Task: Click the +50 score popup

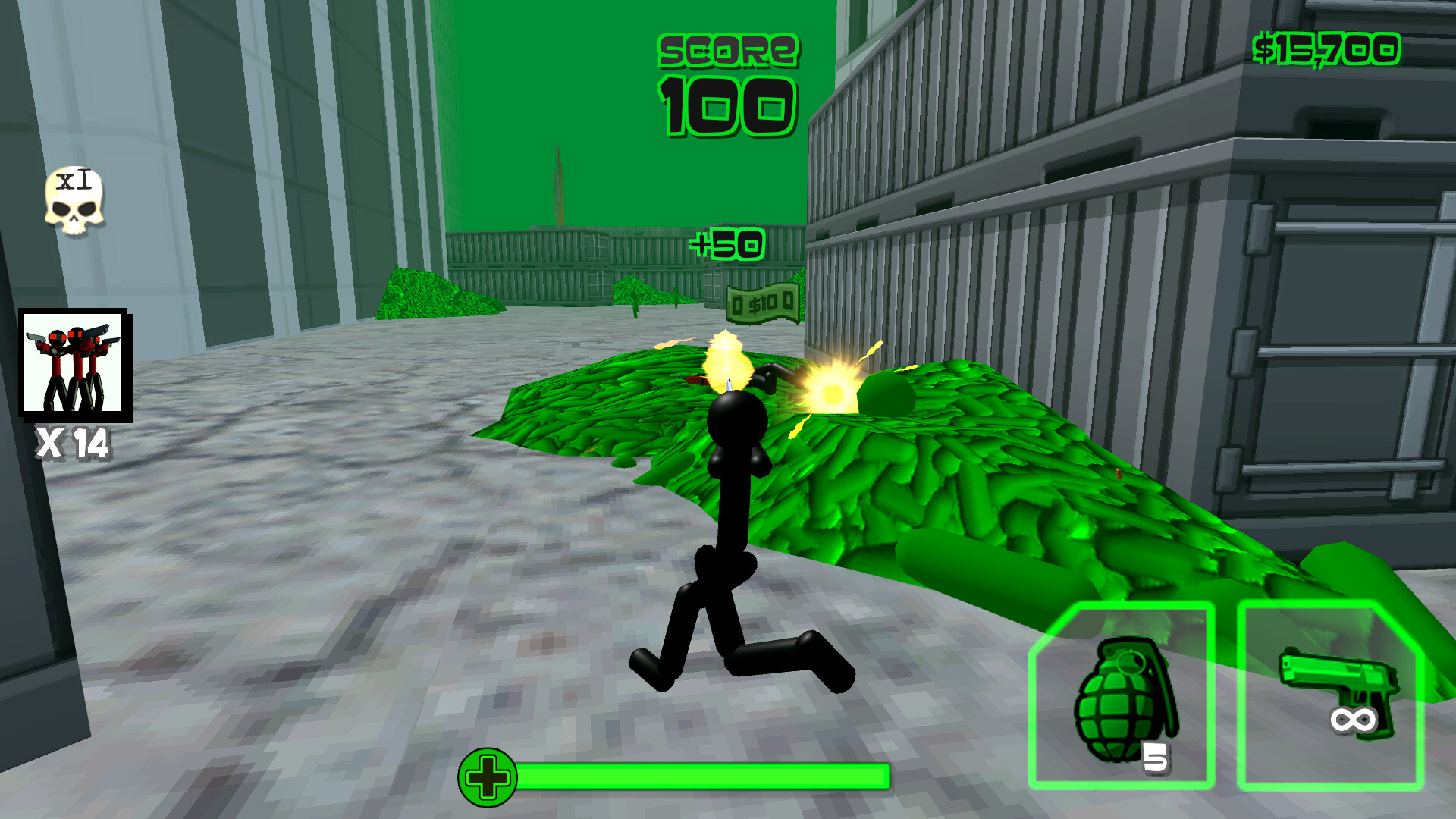Action: click(x=728, y=243)
